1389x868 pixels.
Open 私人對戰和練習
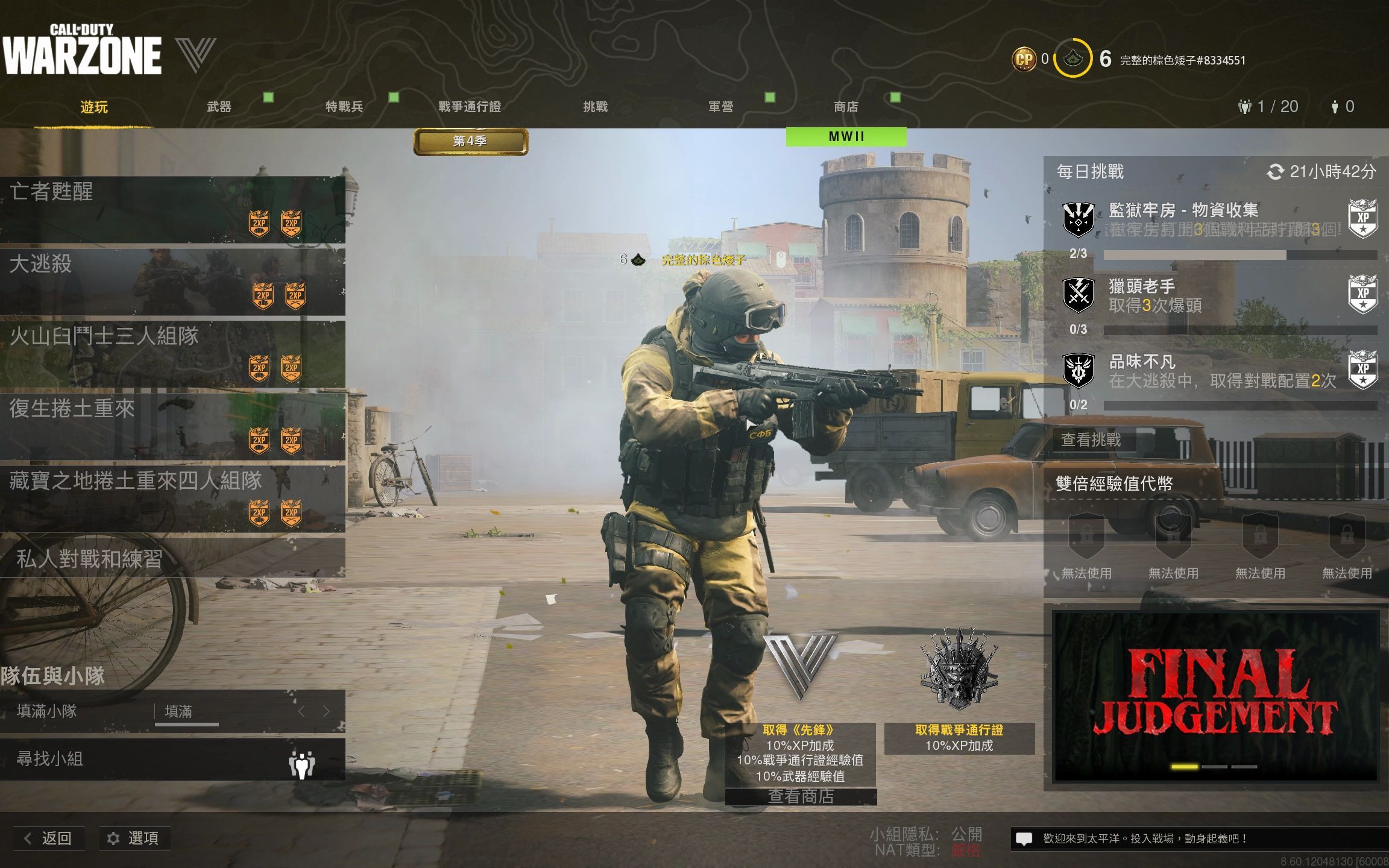(172, 559)
